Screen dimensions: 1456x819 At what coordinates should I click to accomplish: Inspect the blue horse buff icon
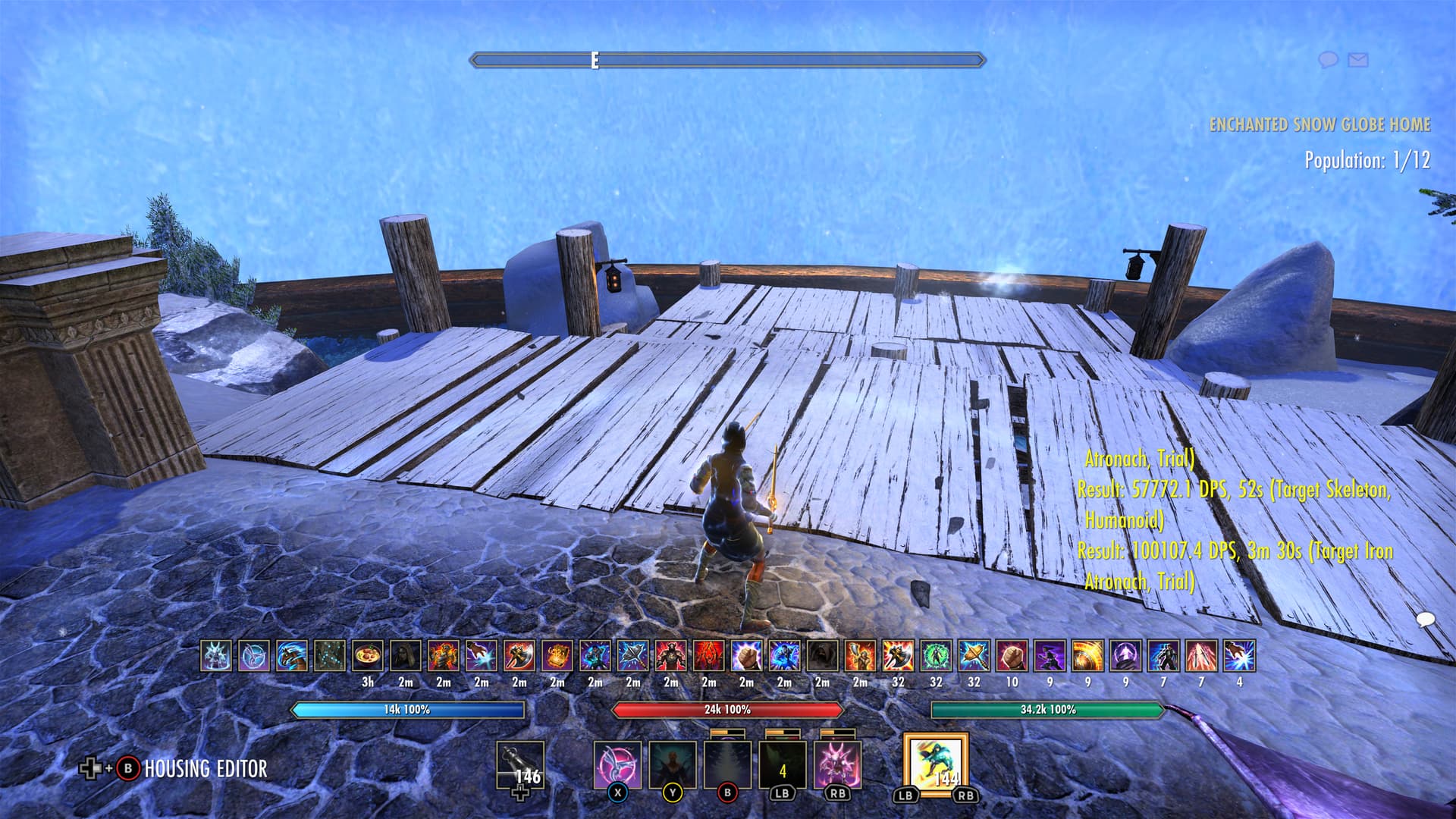(292, 656)
